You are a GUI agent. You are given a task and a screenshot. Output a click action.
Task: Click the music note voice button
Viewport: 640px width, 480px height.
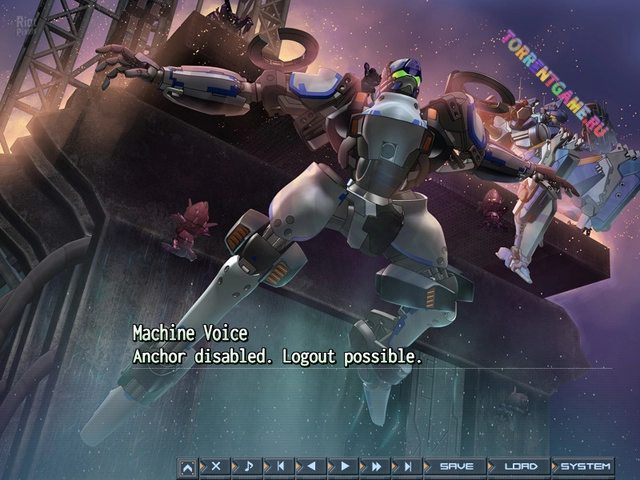point(246,466)
